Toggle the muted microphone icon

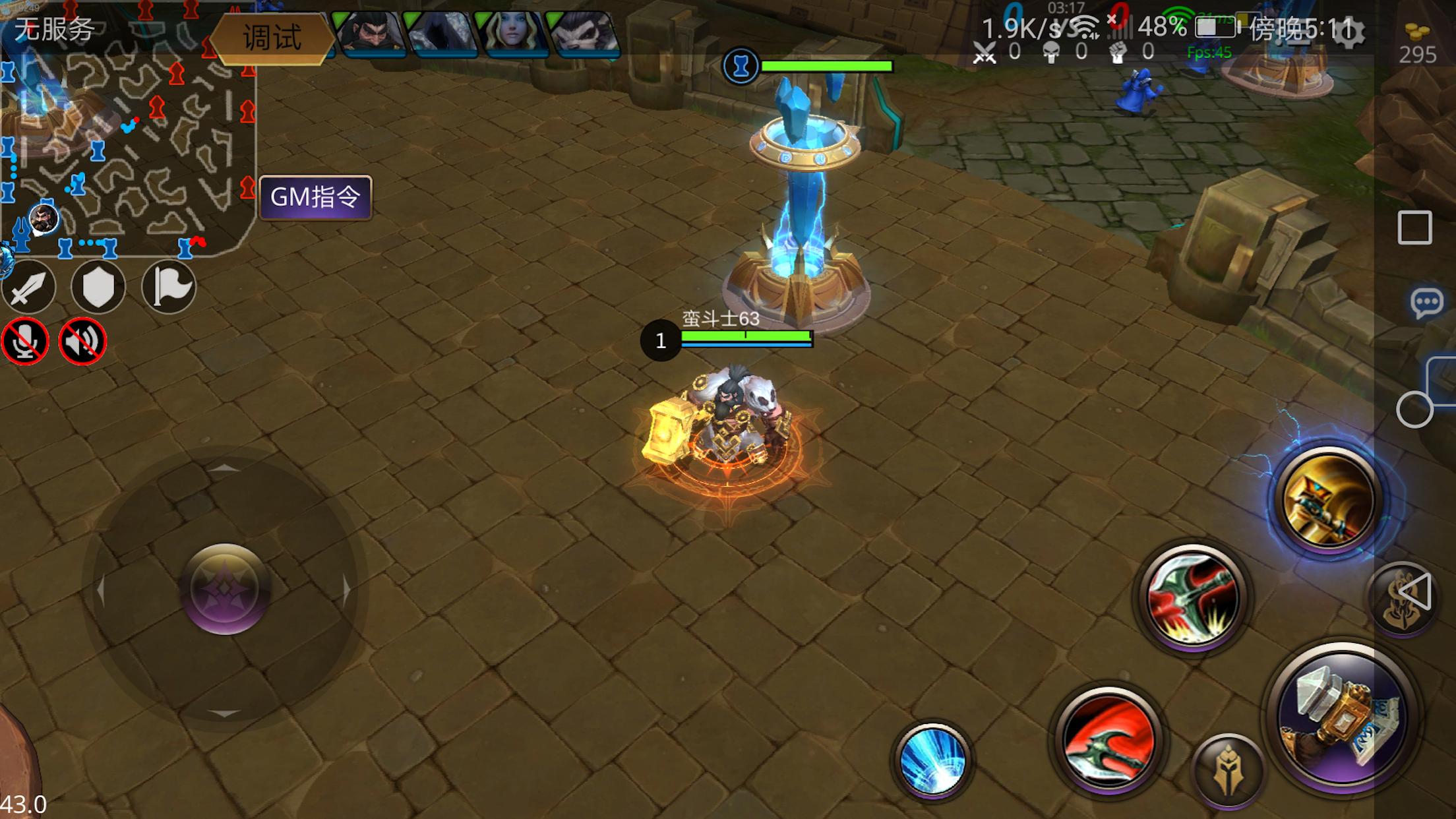coord(25,342)
